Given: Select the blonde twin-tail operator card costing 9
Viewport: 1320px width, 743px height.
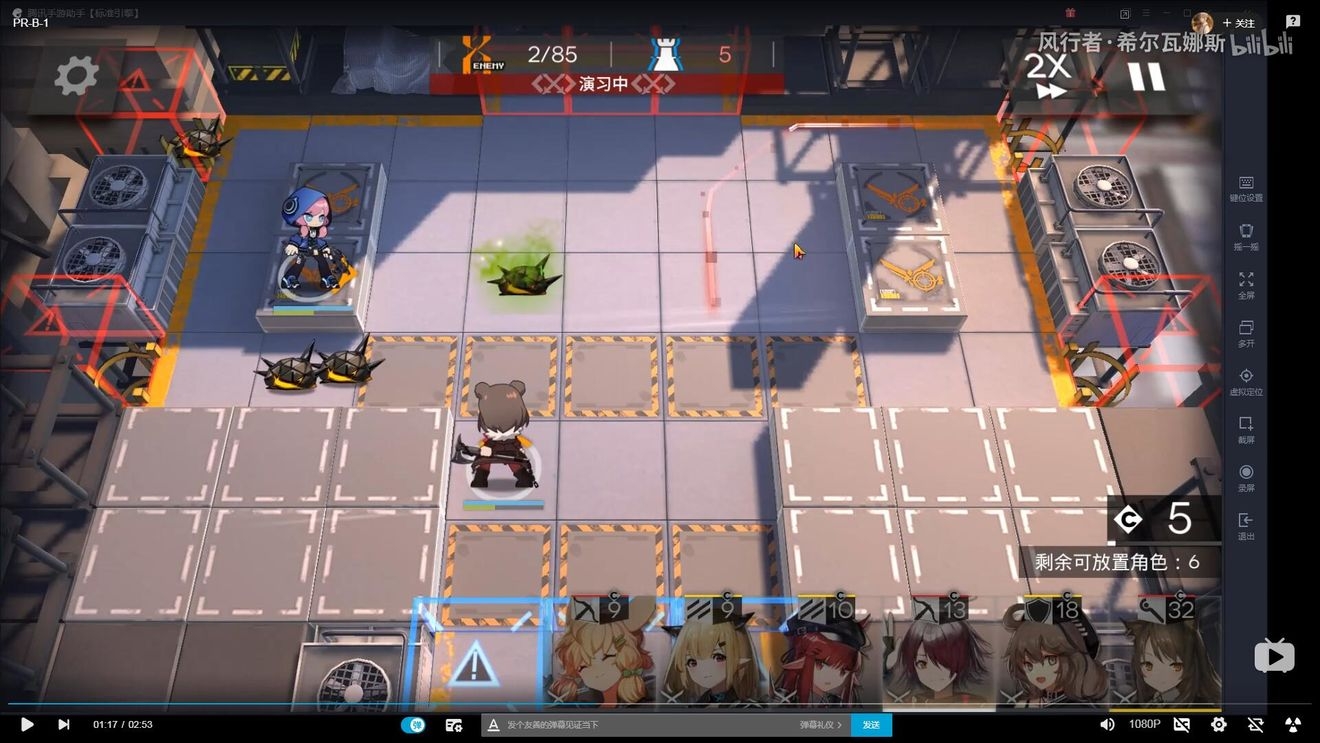Looking at the screenshot, I should [x=602, y=655].
